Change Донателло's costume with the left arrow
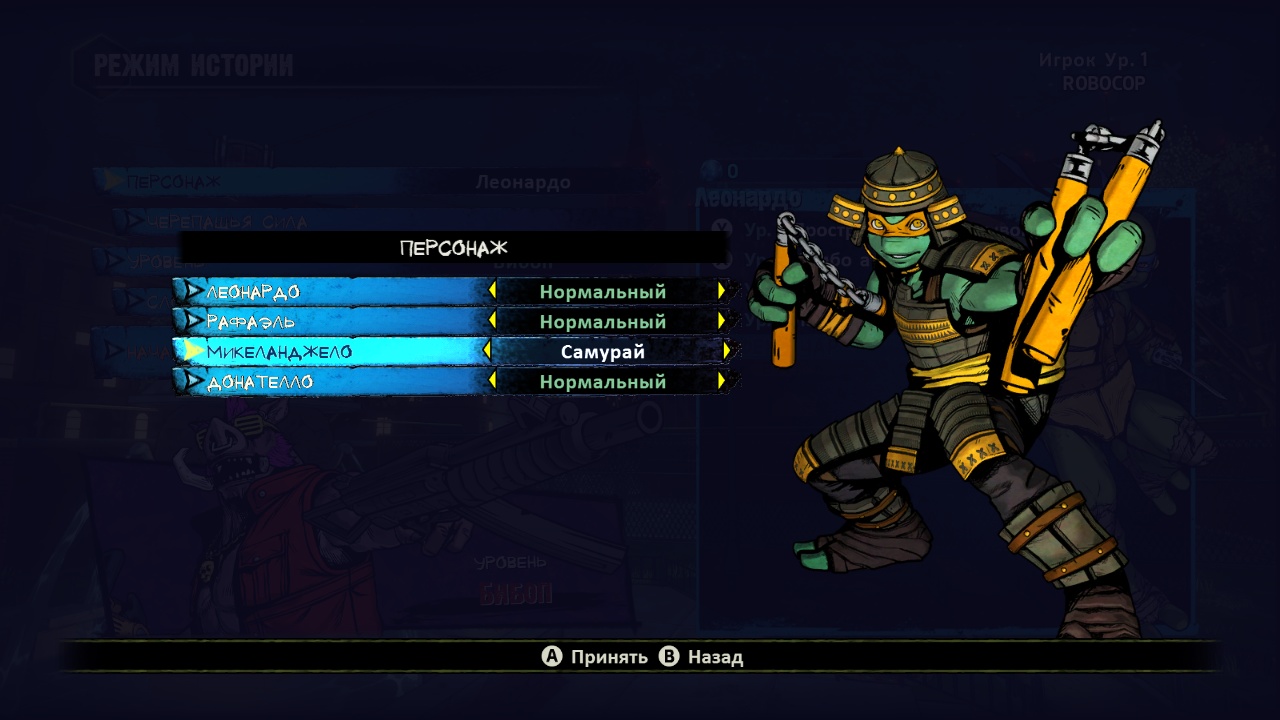 pos(492,382)
